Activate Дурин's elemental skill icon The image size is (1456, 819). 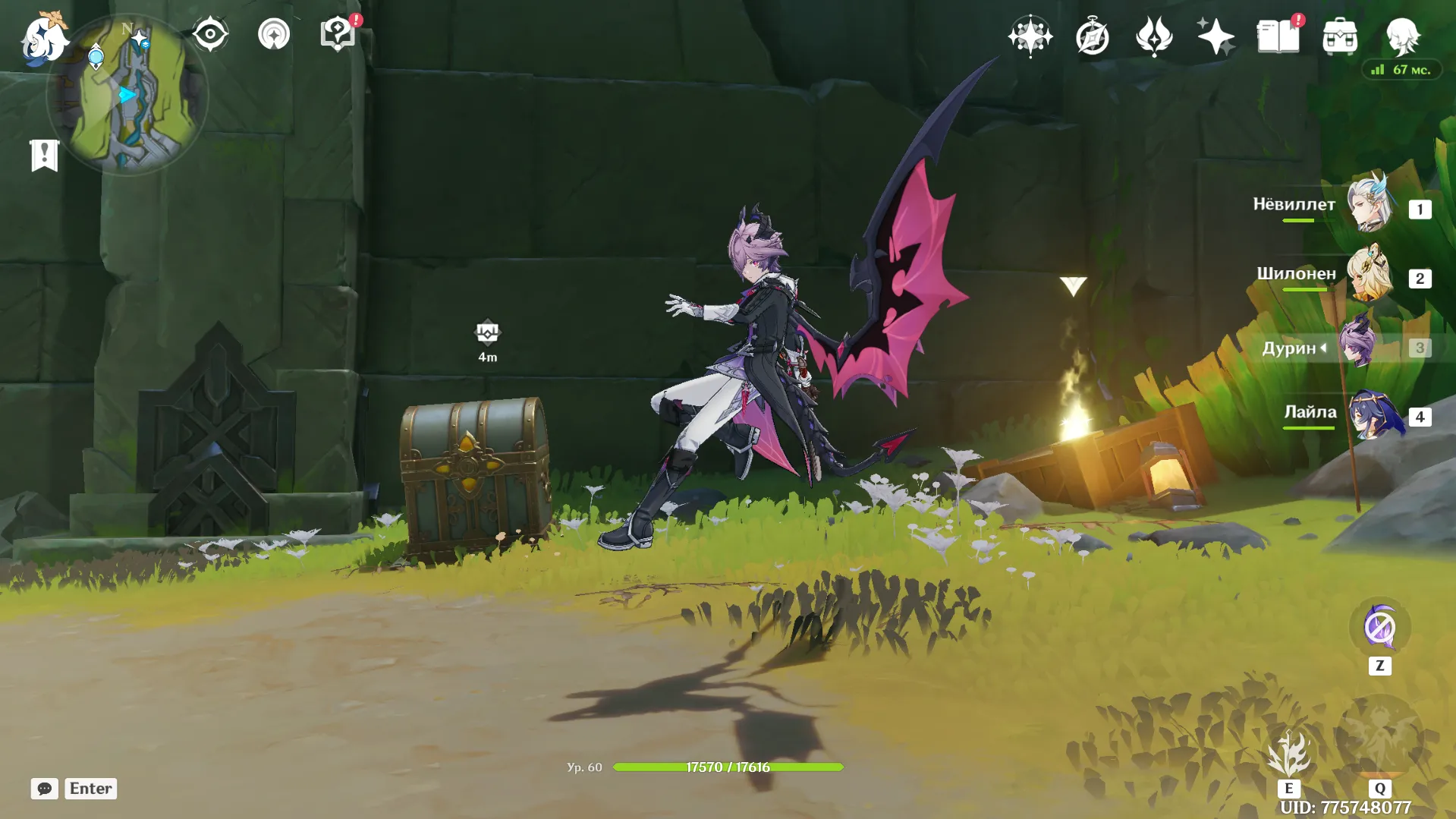1288,755
